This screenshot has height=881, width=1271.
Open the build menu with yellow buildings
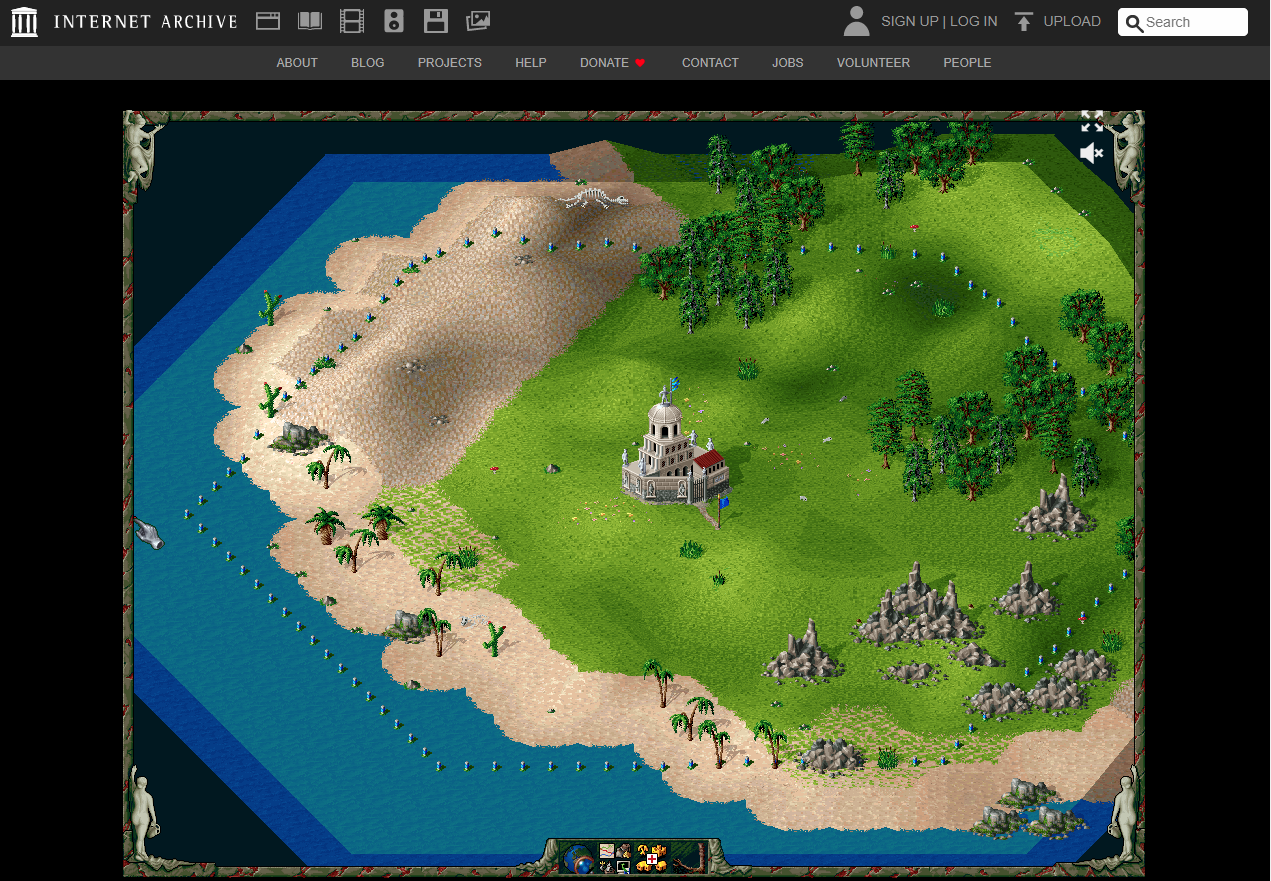click(x=652, y=859)
